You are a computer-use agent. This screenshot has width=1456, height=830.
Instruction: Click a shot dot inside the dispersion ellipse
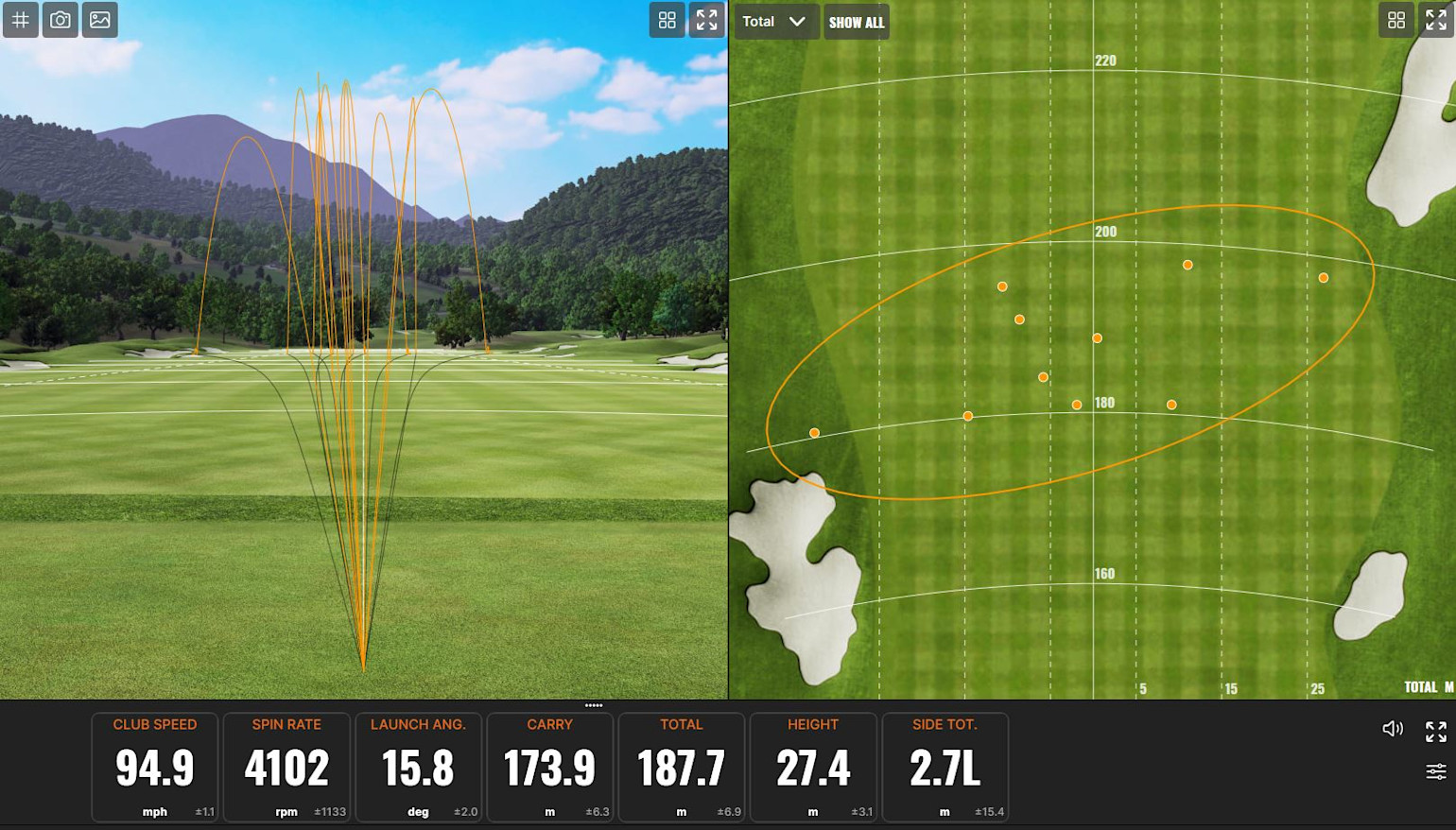[1097, 337]
